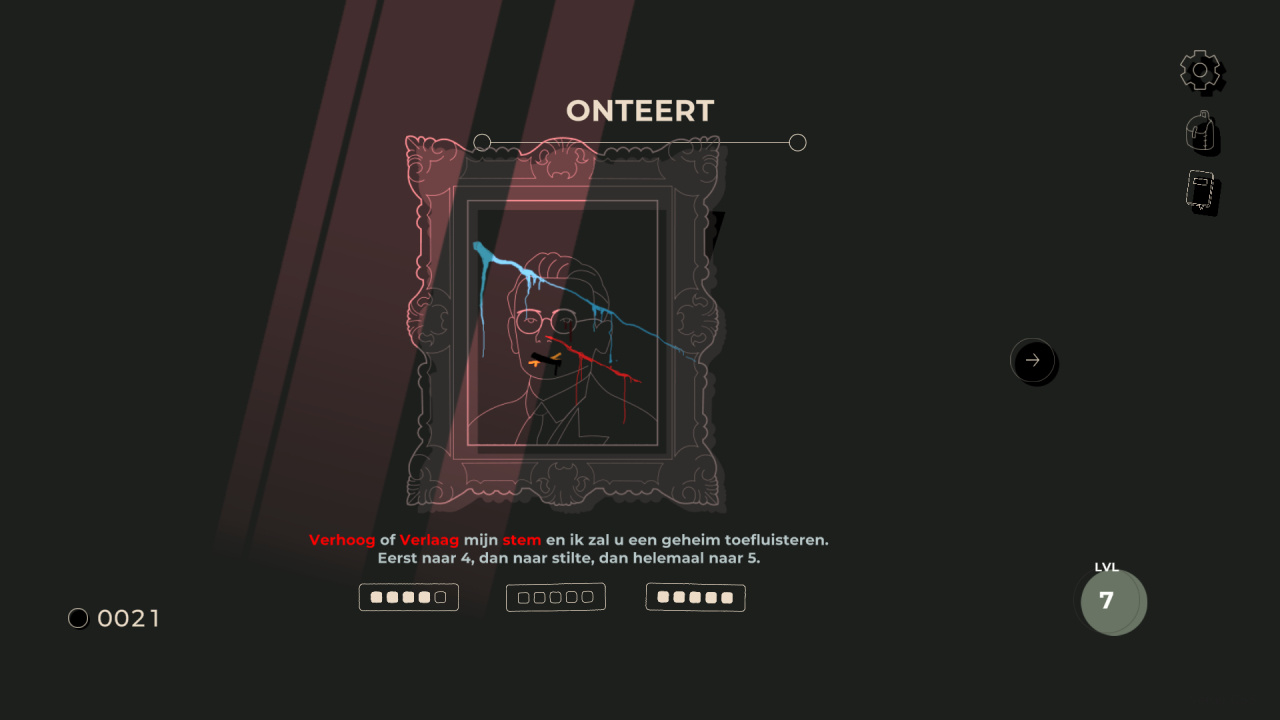
Task: Open the phone icon
Action: pyautogui.click(x=1201, y=192)
